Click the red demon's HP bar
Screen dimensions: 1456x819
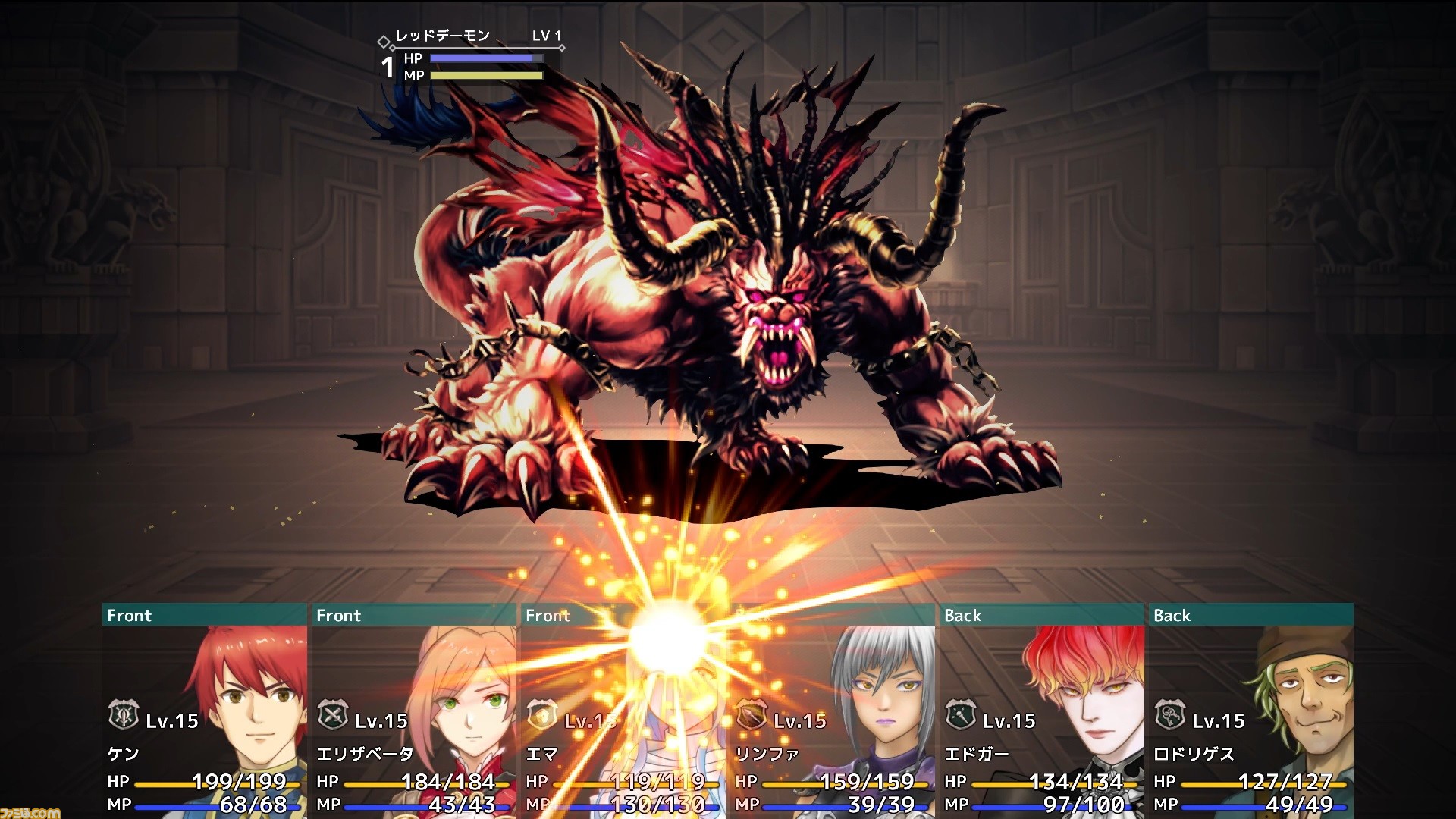click(x=485, y=58)
